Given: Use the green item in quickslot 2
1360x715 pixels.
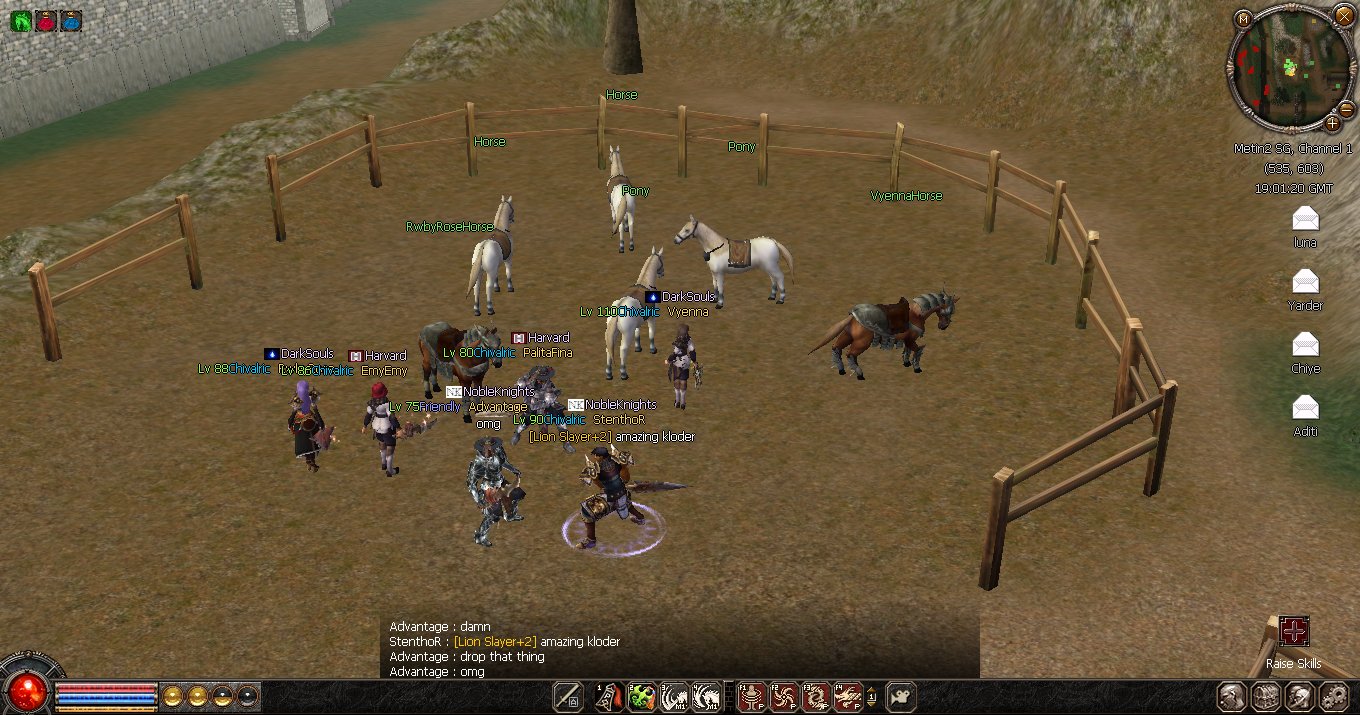Looking at the screenshot, I should pos(641,696).
